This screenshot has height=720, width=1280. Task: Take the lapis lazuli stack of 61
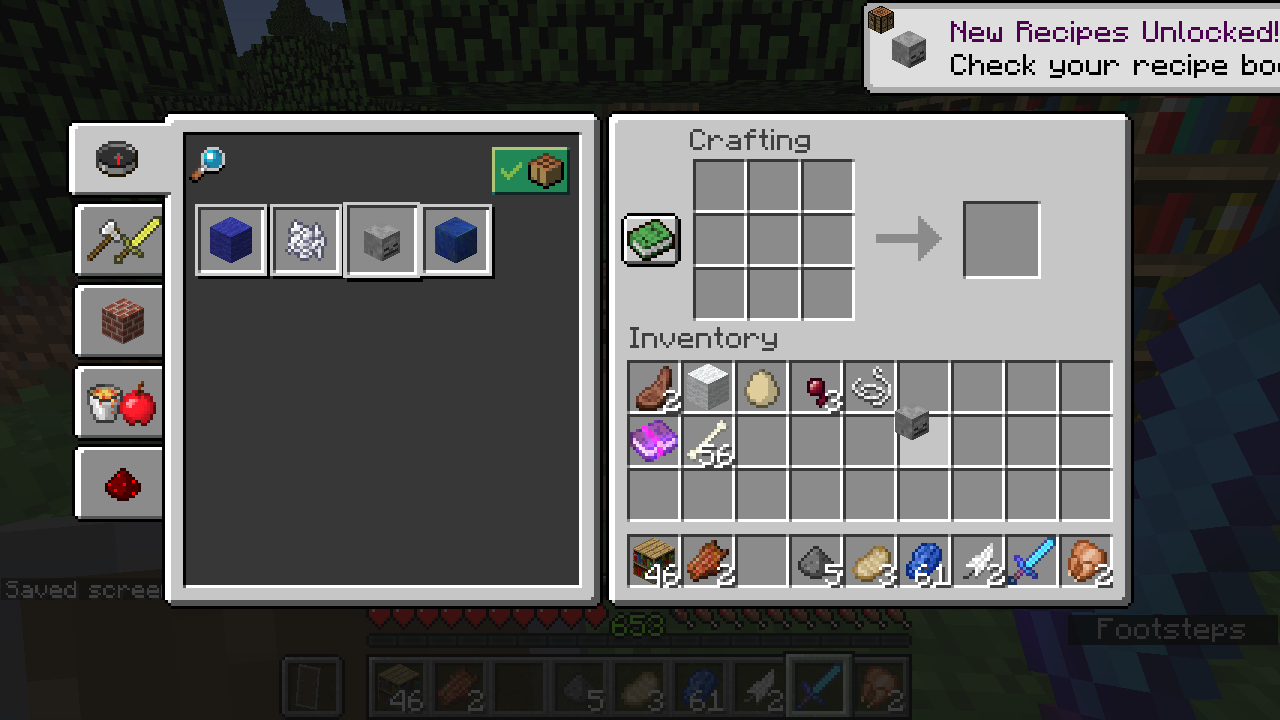(x=924, y=561)
